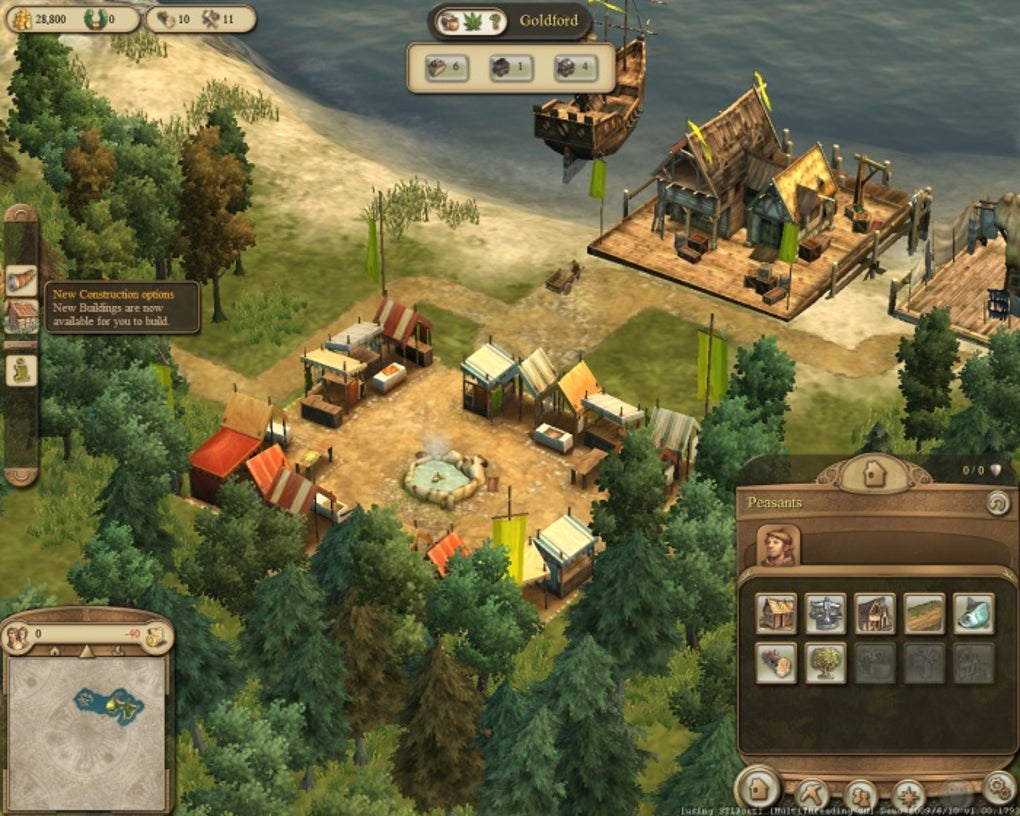Choose the fish building icon
Image resolution: width=1020 pixels, height=816 pixels.
pos(973,613)
